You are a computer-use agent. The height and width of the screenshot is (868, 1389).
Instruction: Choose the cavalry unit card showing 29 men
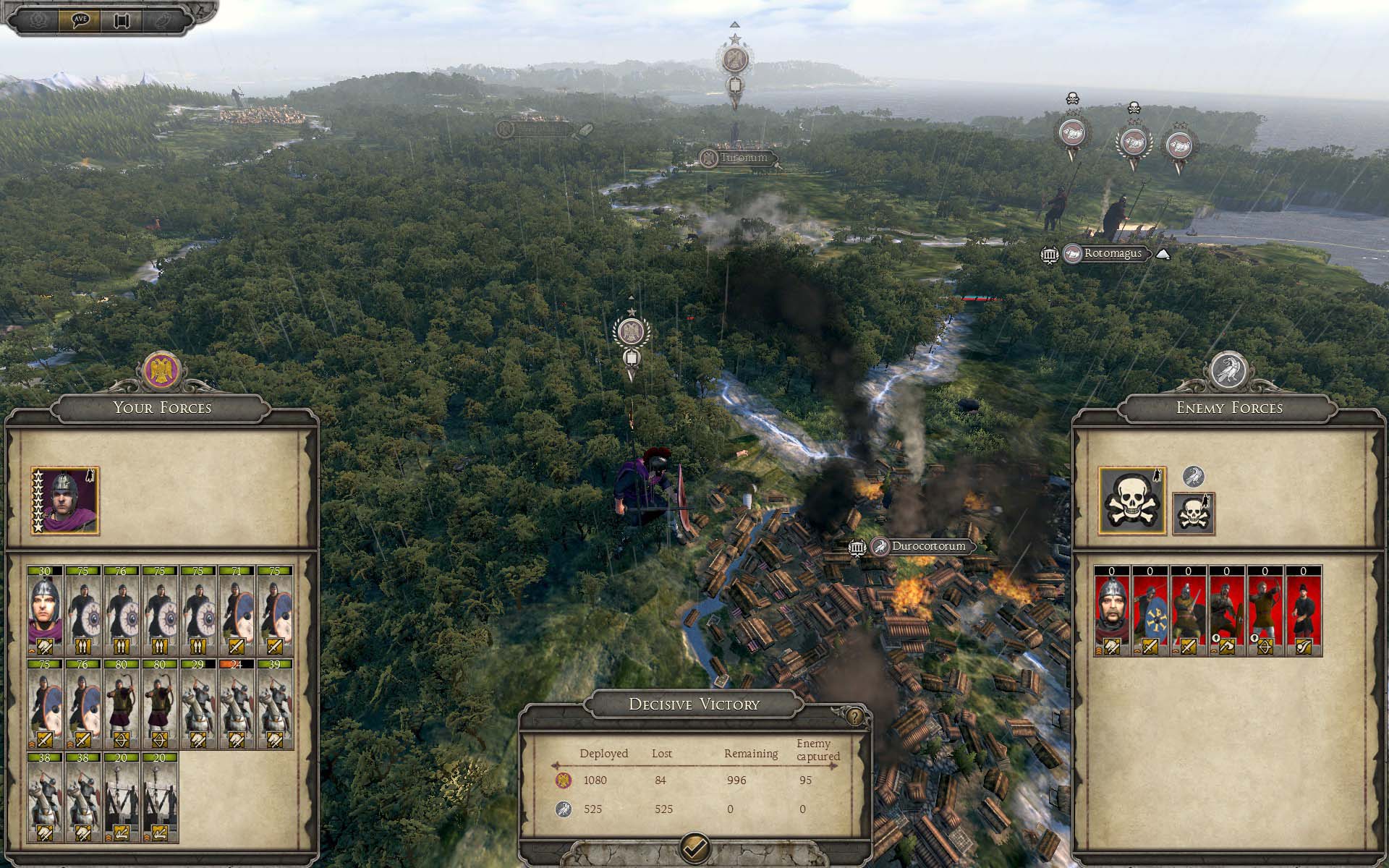(197, 703)
